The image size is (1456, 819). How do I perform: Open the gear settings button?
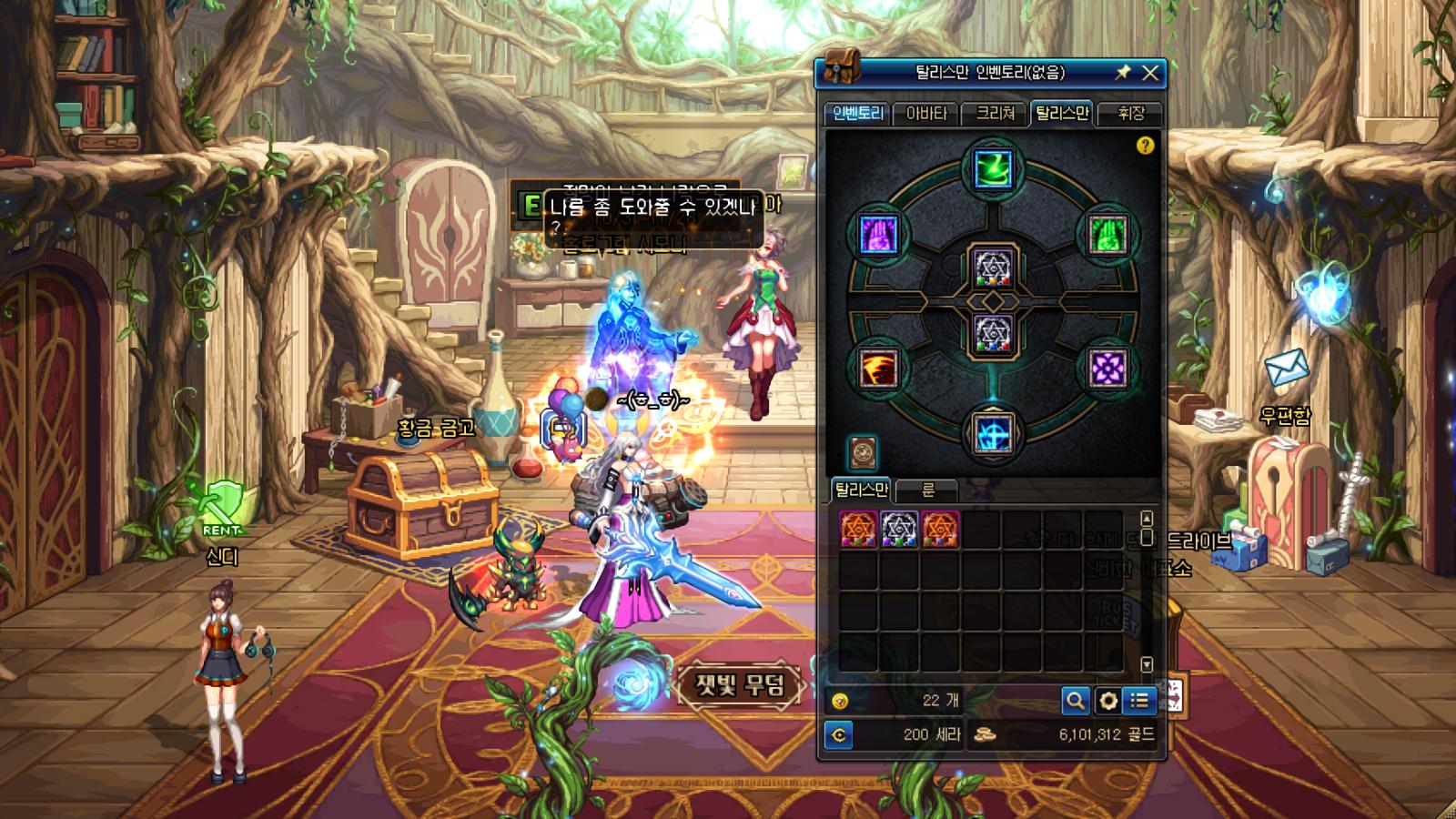(1107, 701)
